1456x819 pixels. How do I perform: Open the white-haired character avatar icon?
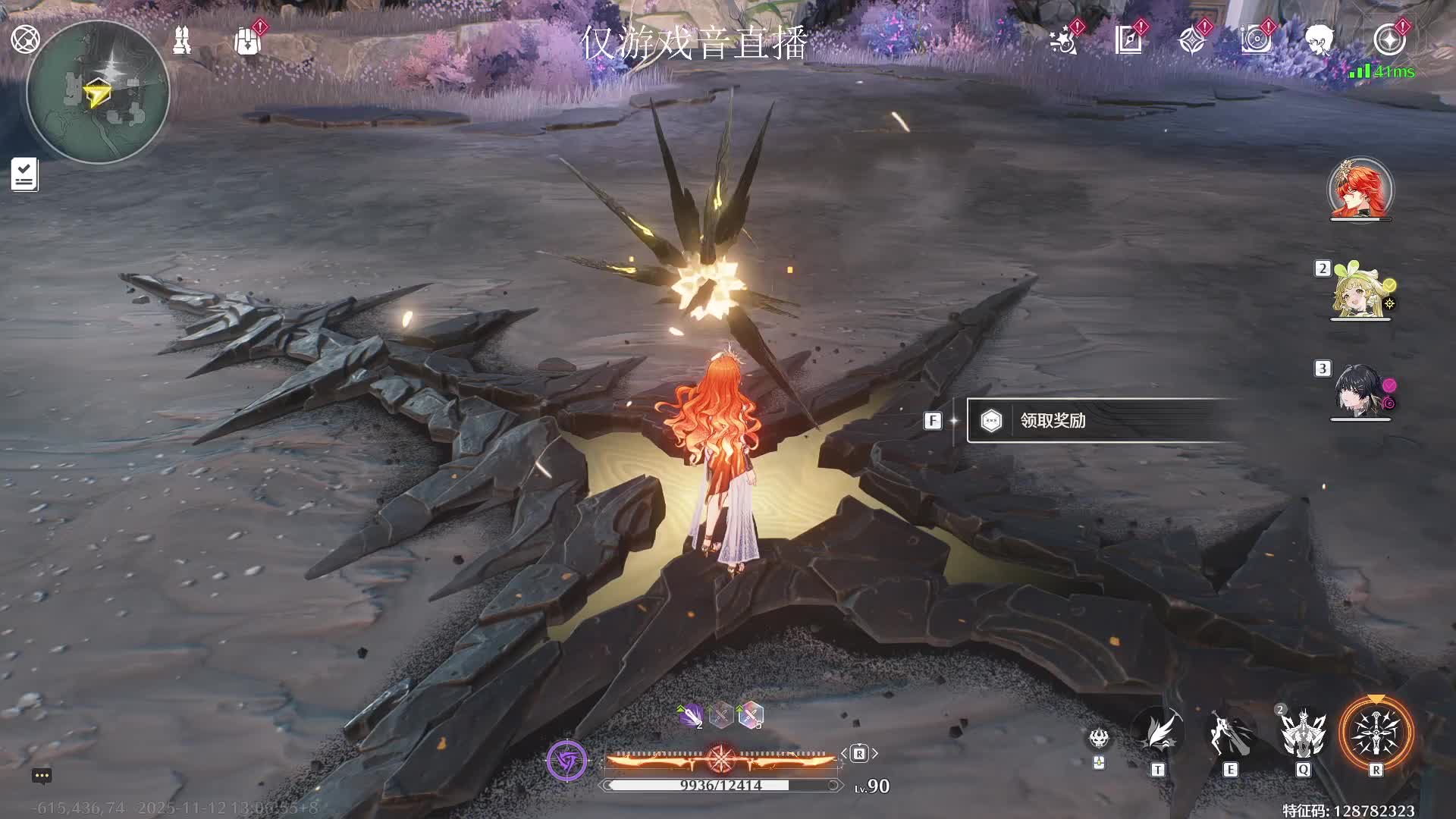coord(1319,39)
